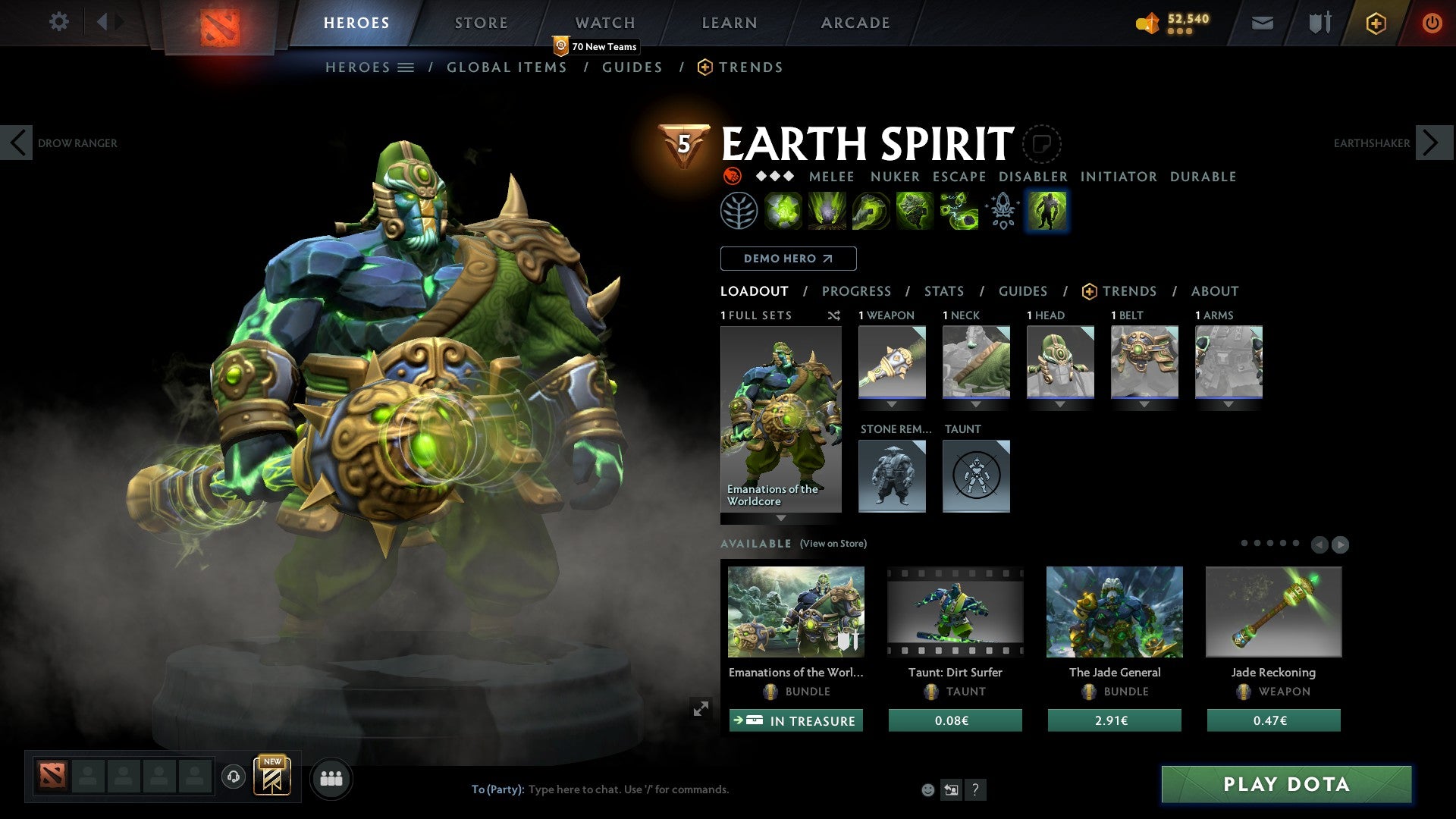Switch to the Progress tab
The width and height of the screenshot is (1456, 819).
(x=857, y=291)
